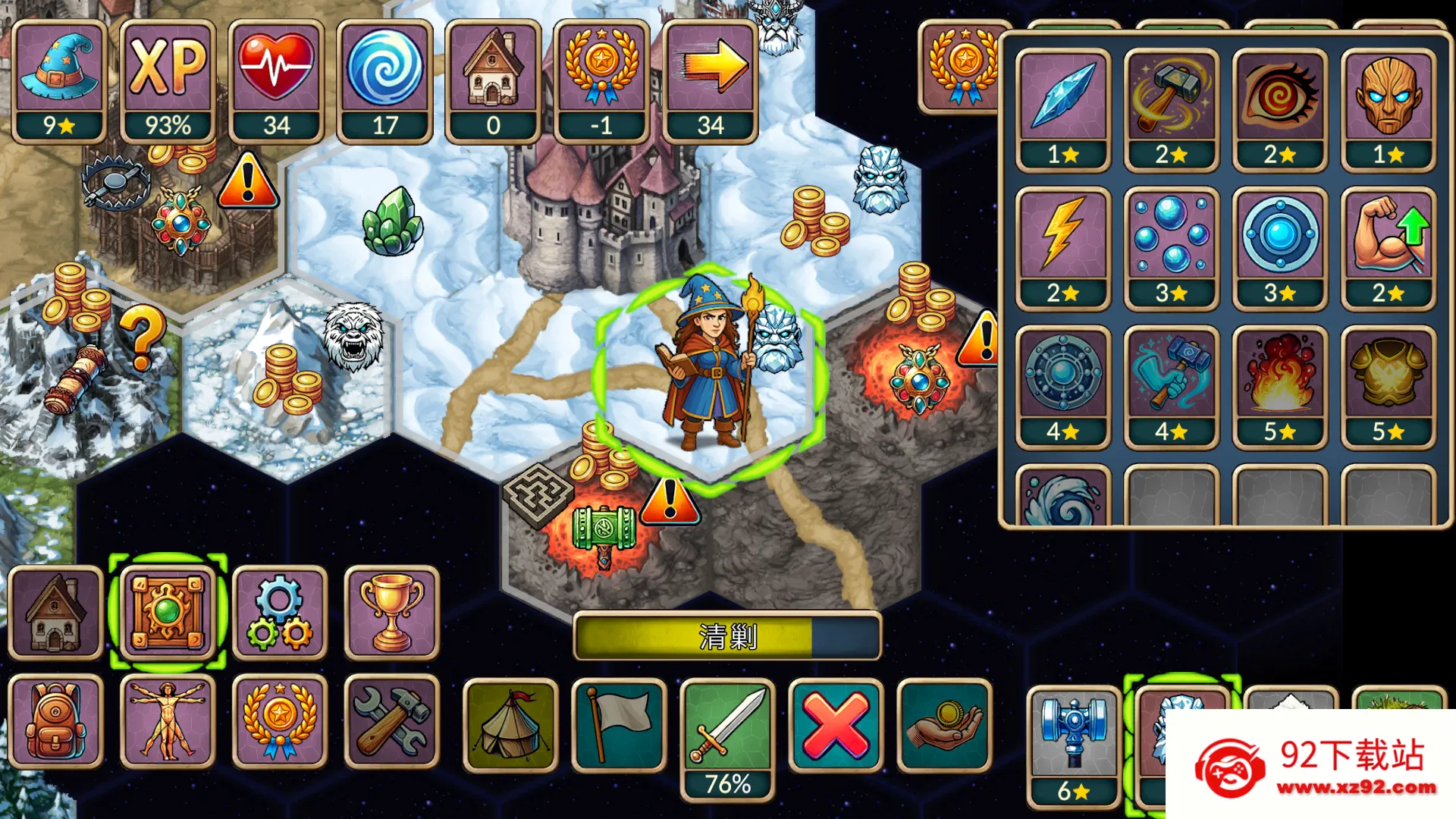Attack with the sword at 76%
Image resolution: width=1456 pixels, height=819 pixels.
727,728
